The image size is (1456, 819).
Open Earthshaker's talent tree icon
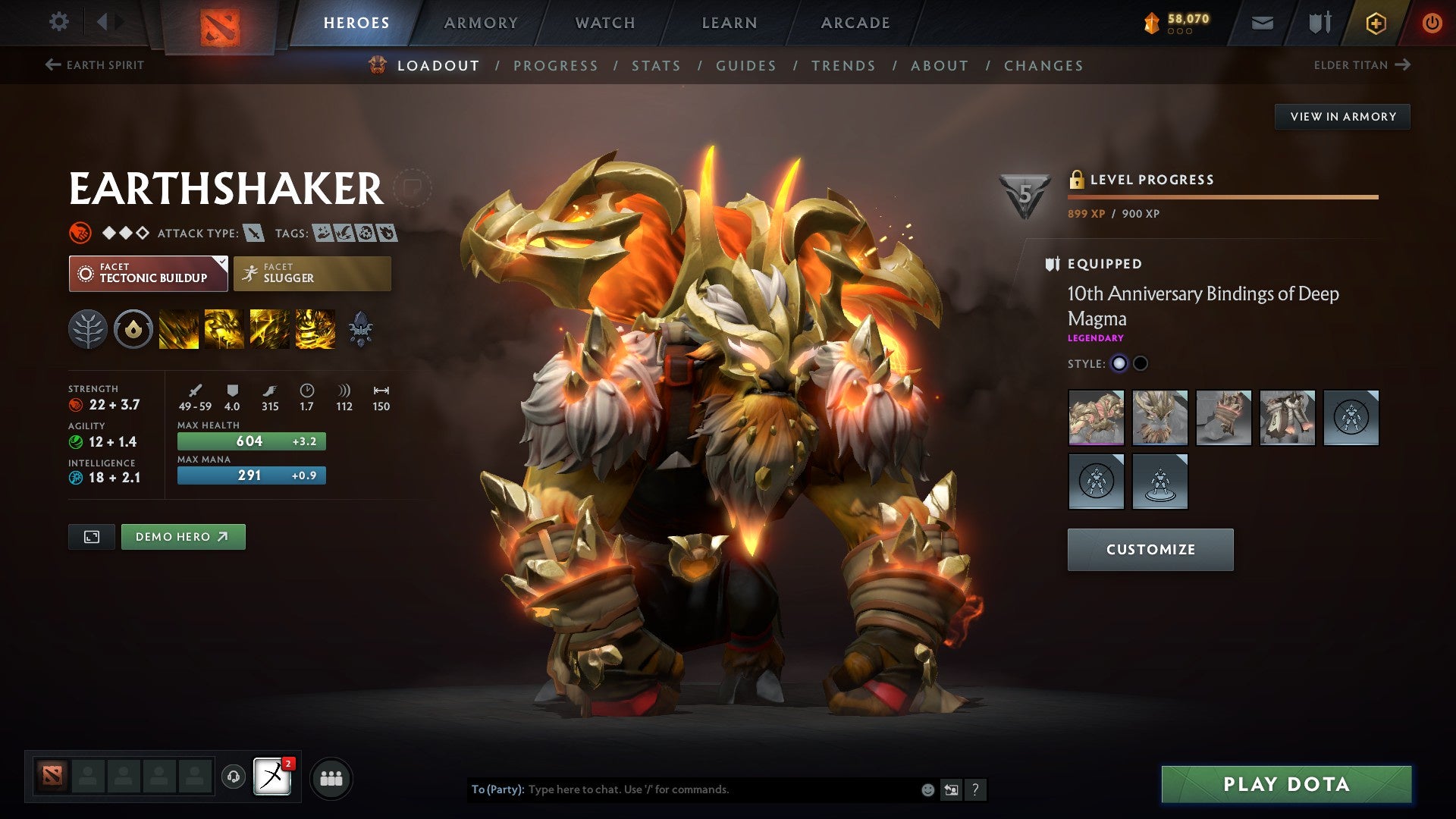pos(90,329)
